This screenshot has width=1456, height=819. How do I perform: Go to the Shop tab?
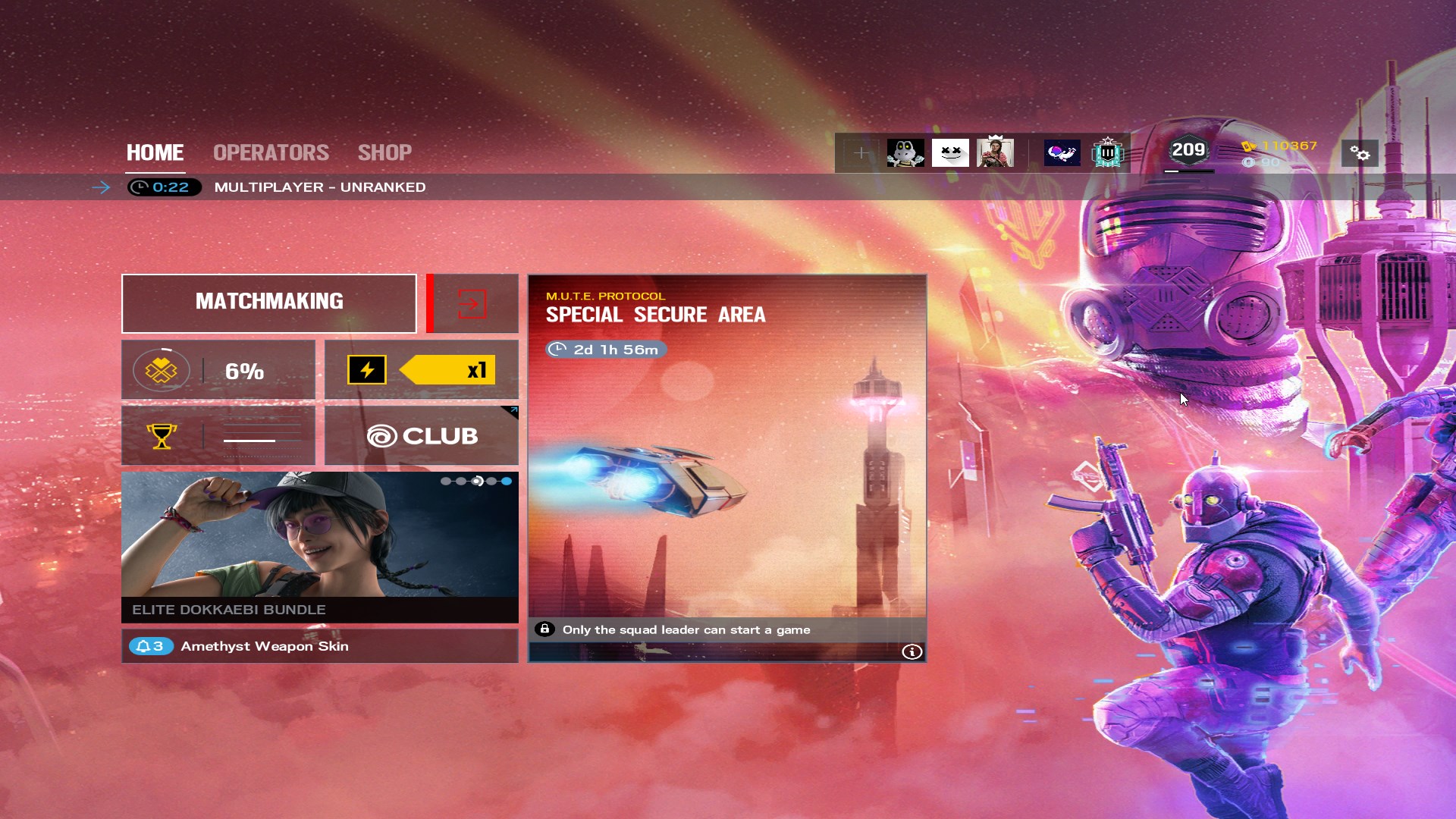click(384, 152)
